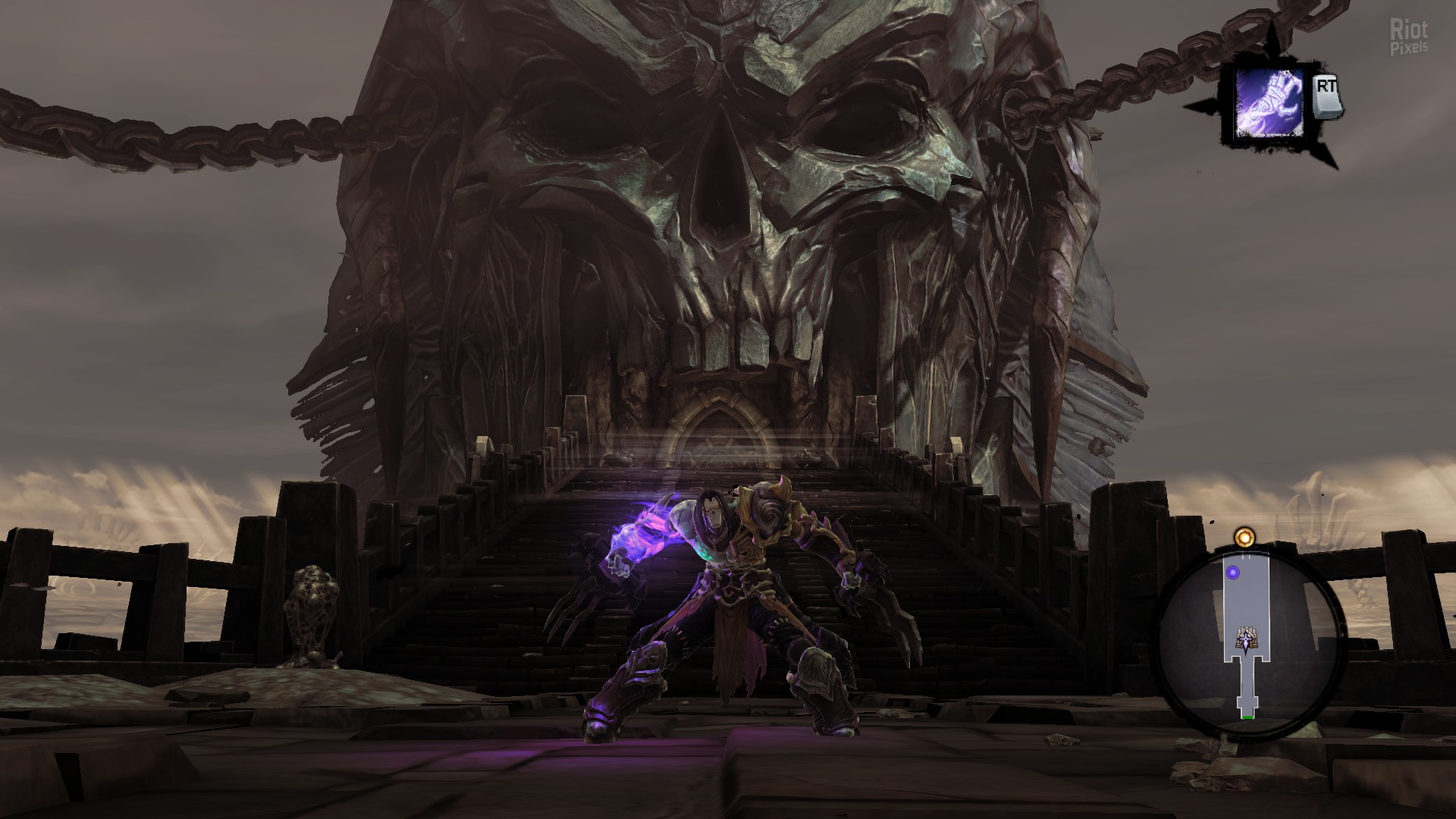The image size is (1456, 819).
Task: Click the purple orb marker on the minimap
Action: [x=1233, y=573]
